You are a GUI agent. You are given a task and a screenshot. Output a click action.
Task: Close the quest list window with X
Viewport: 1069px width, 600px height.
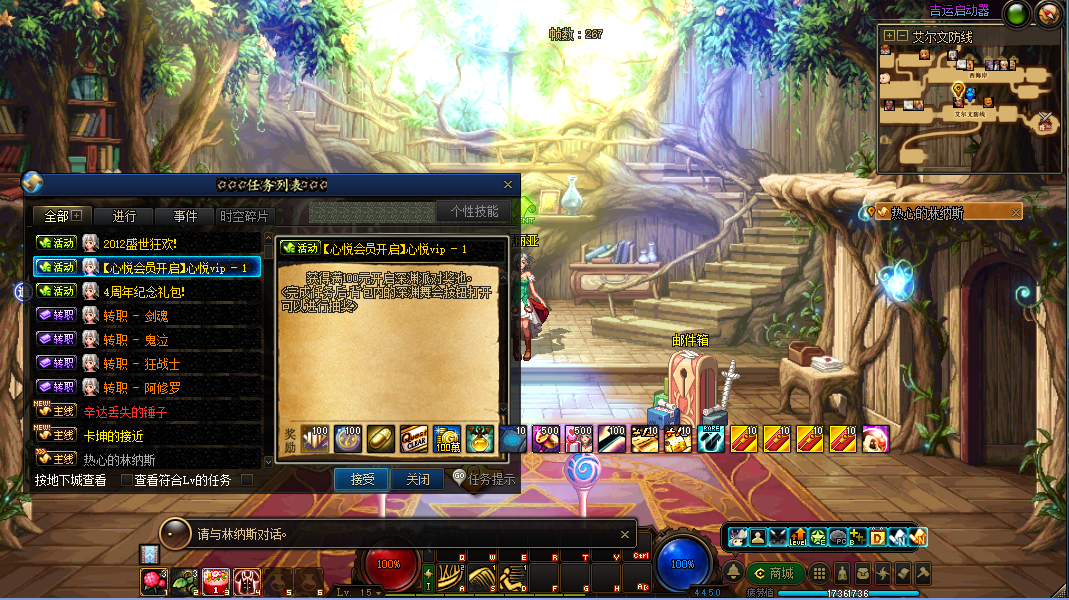click(508, 185)
